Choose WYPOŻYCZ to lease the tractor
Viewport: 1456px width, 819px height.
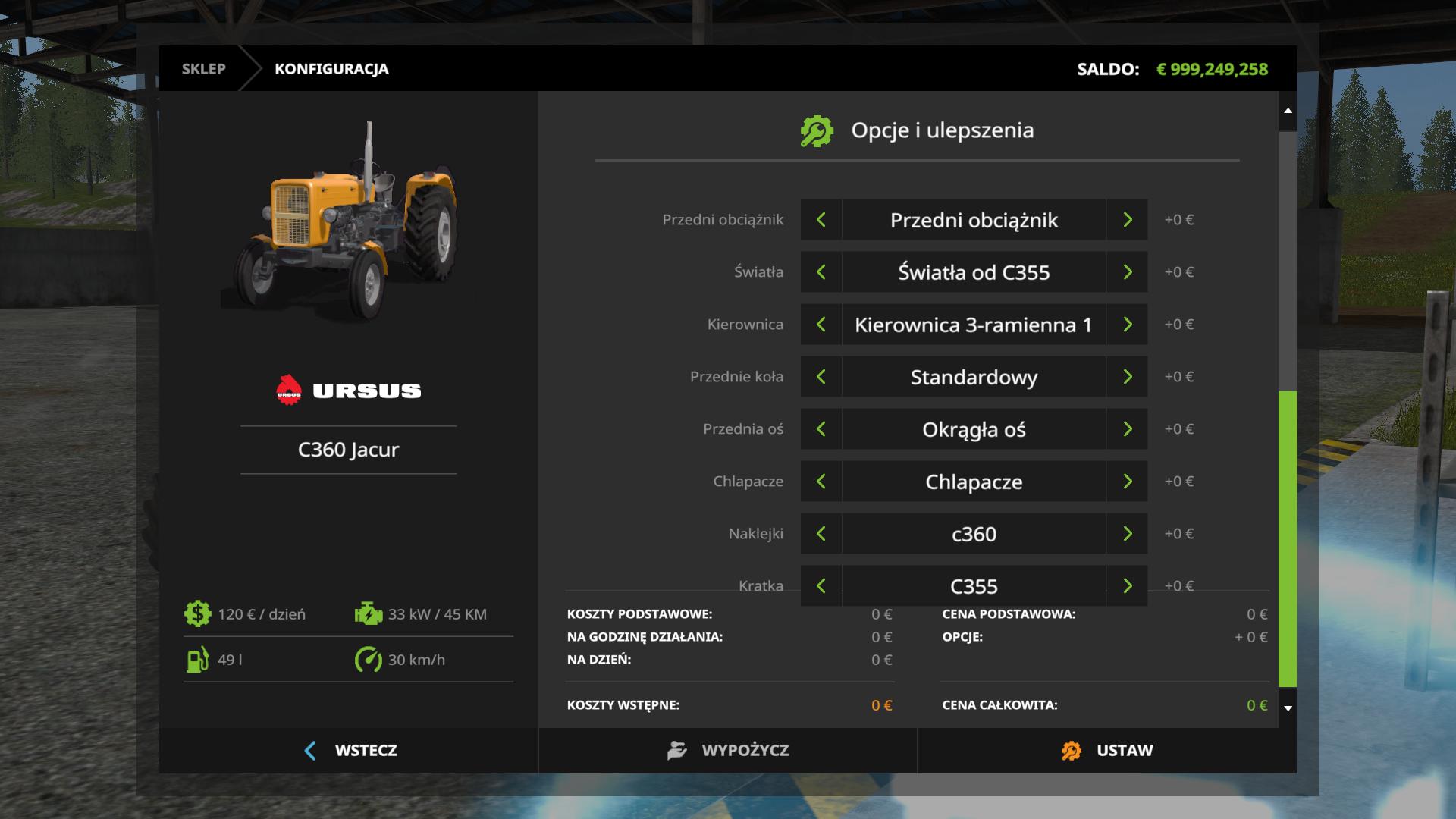point(728,751)
